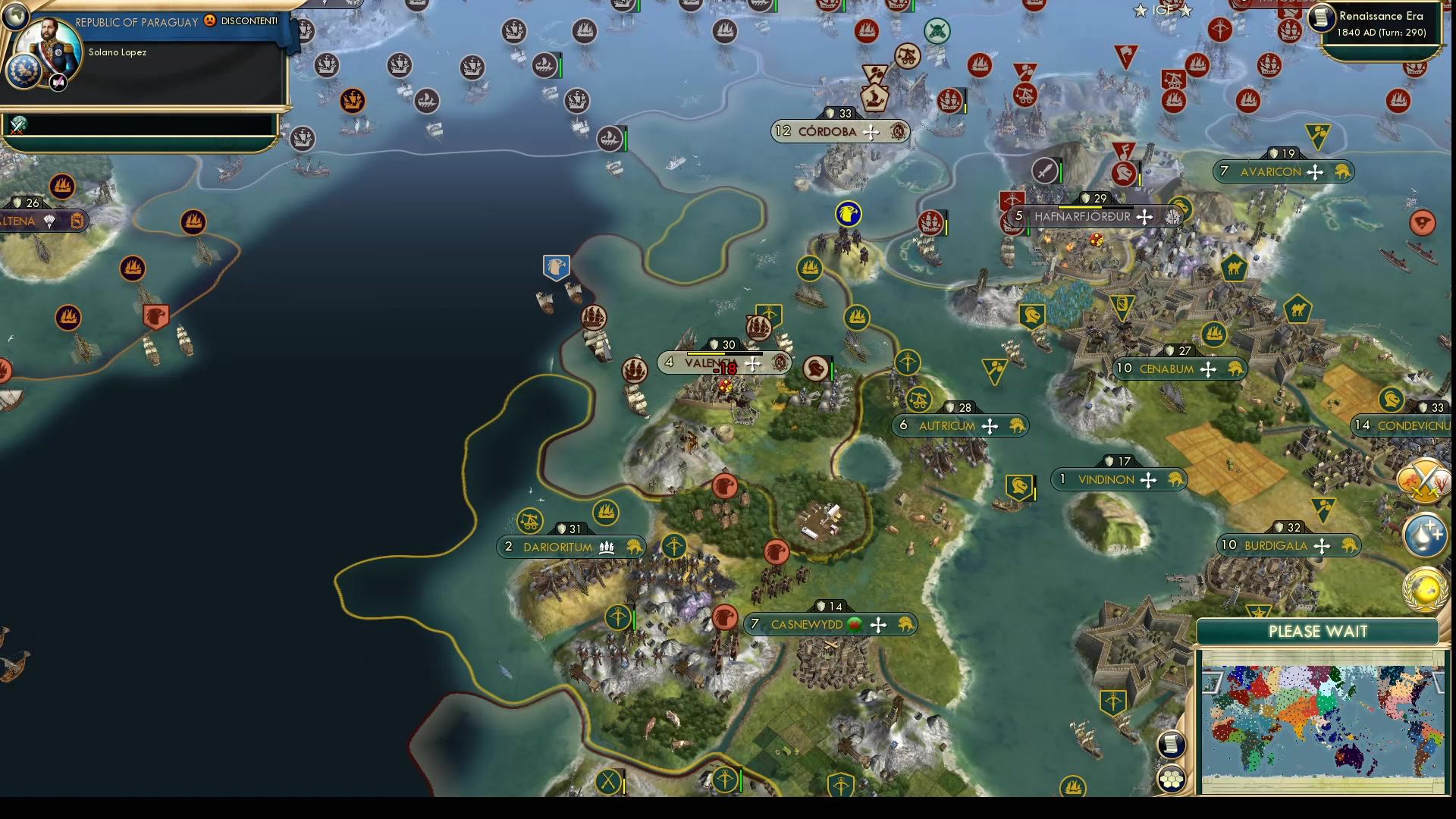Open the notification log scroll icon
This screenshot has height=819, width=1456.
point(1172,745)
